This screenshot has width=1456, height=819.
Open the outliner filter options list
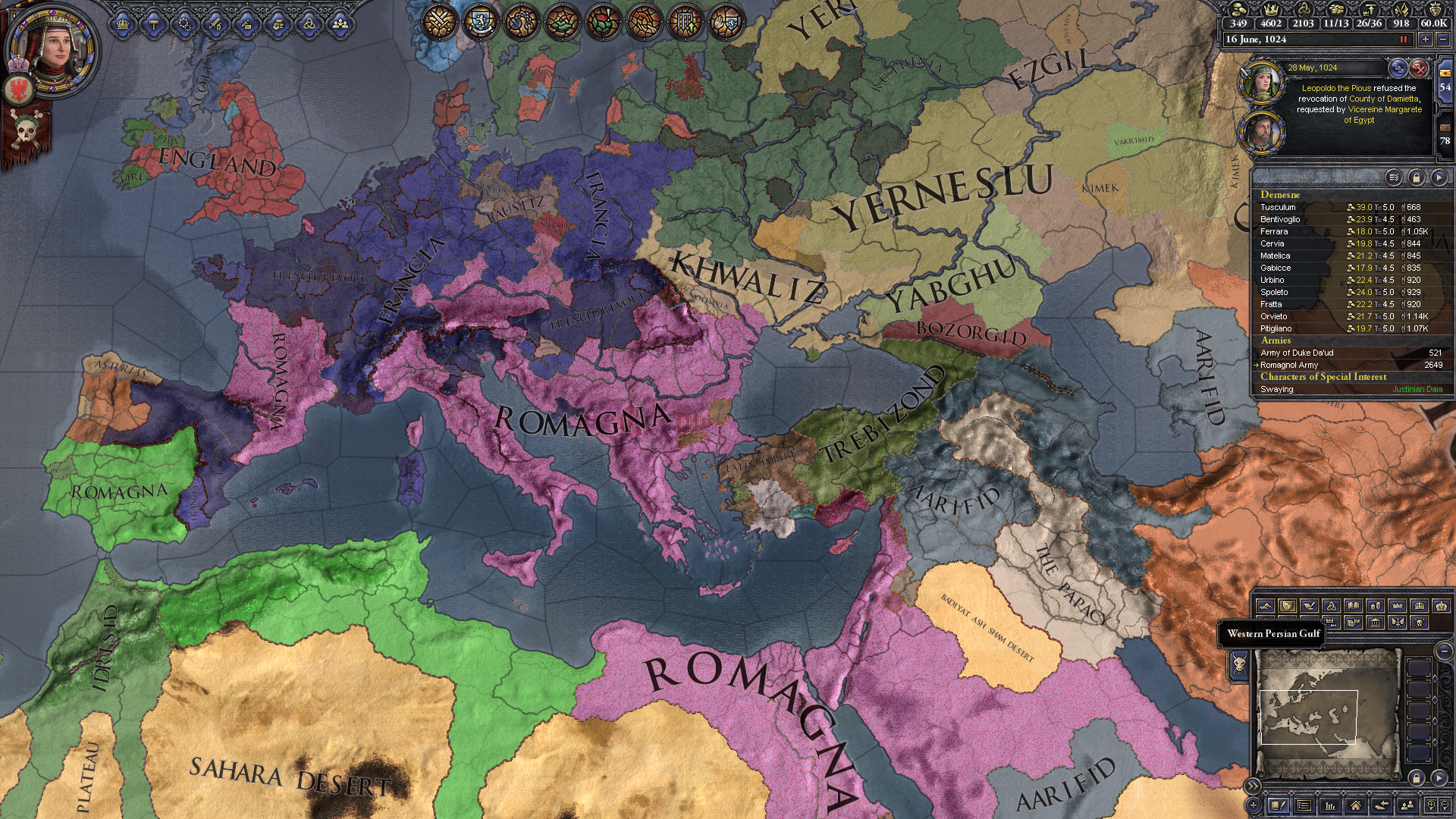click(x=1393, y=177)
